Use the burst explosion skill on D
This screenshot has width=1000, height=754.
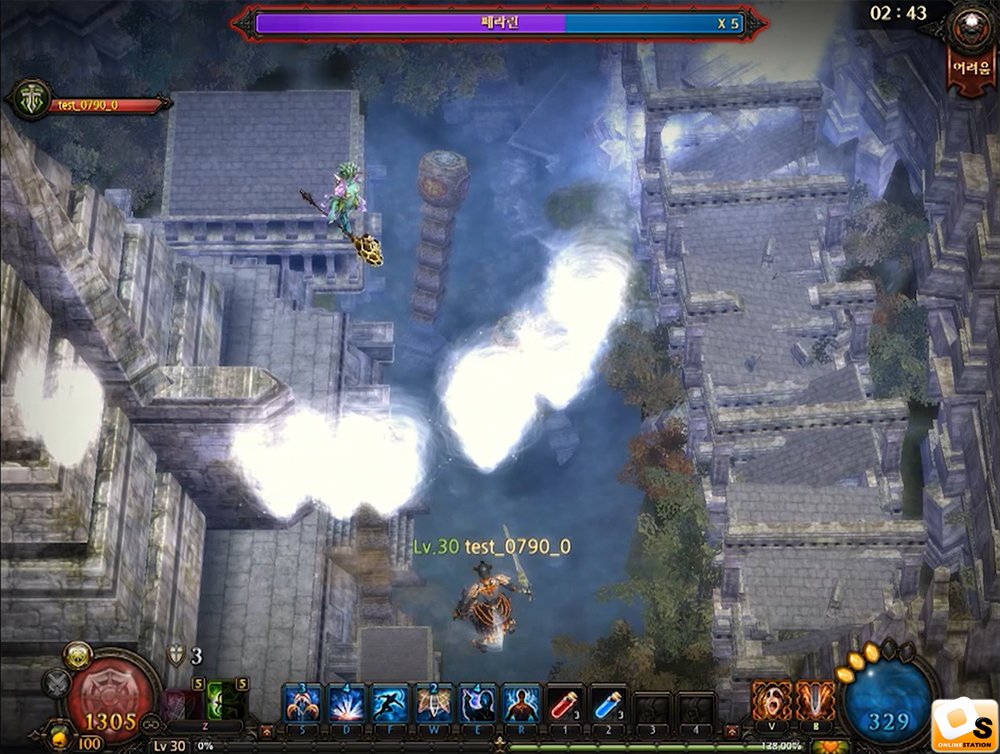coord(346,701)
